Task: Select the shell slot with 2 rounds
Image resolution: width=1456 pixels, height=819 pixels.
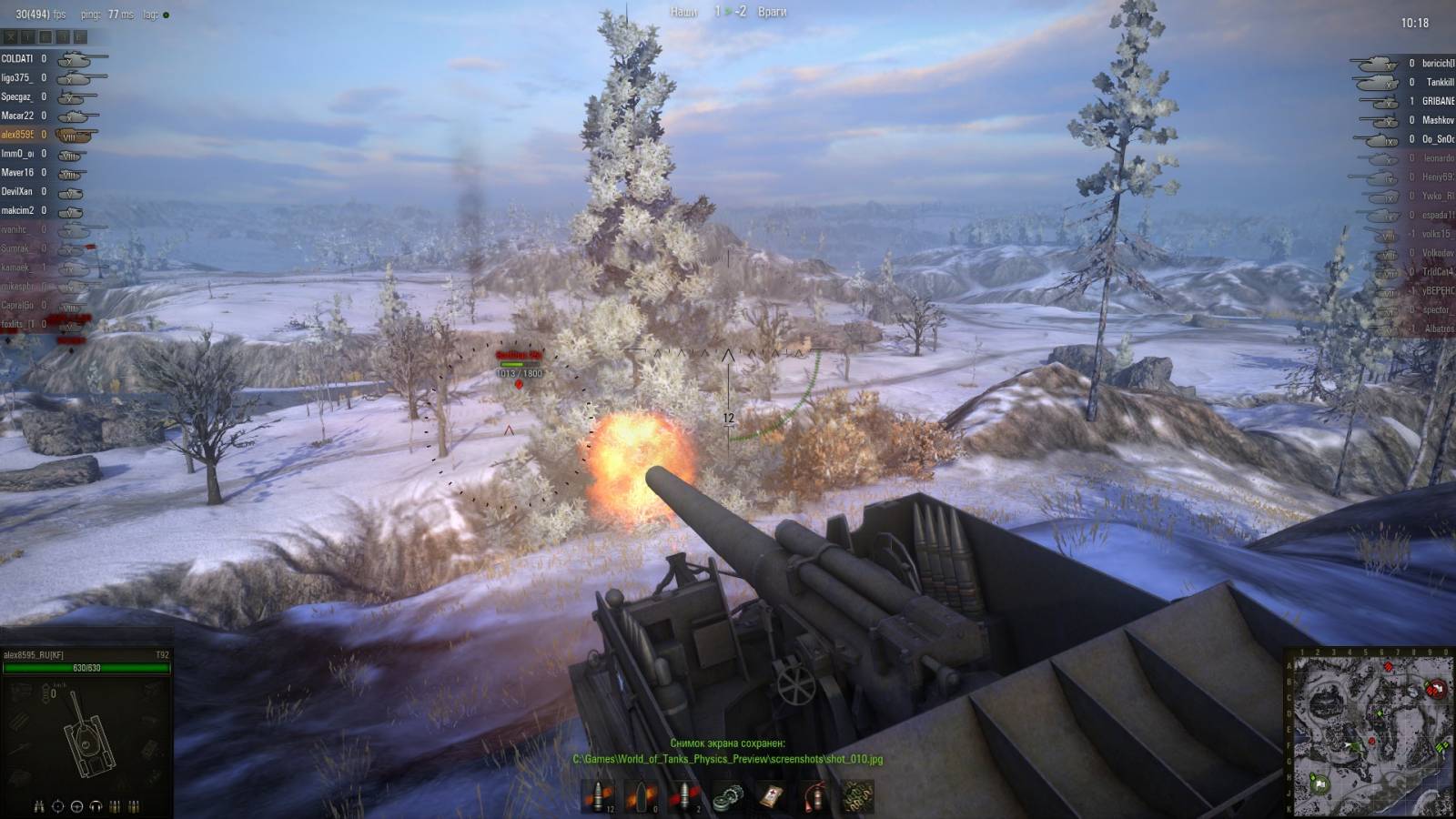Action: [684, 796]
